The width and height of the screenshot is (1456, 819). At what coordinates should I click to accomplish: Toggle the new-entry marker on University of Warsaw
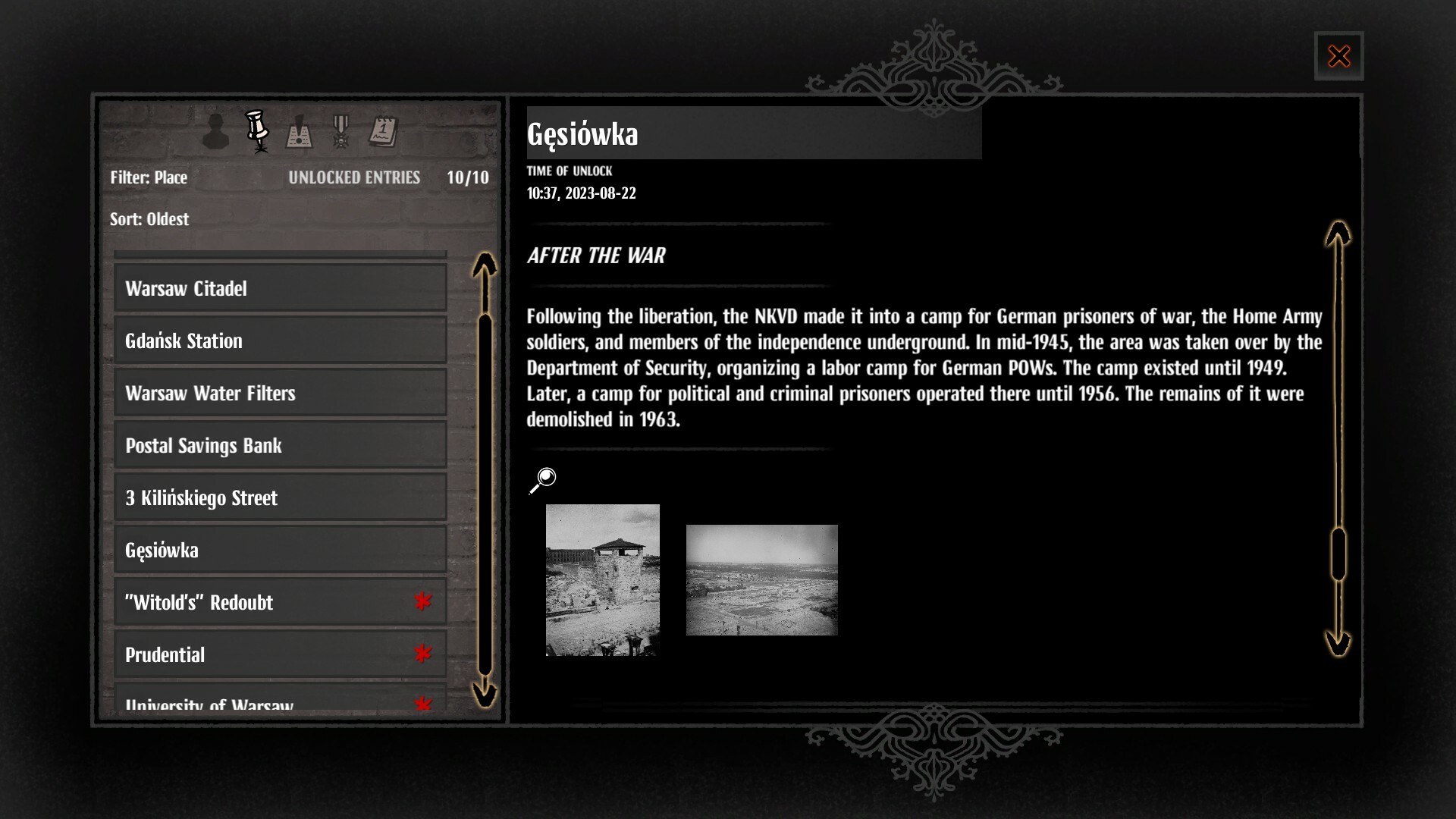point(422,704)
